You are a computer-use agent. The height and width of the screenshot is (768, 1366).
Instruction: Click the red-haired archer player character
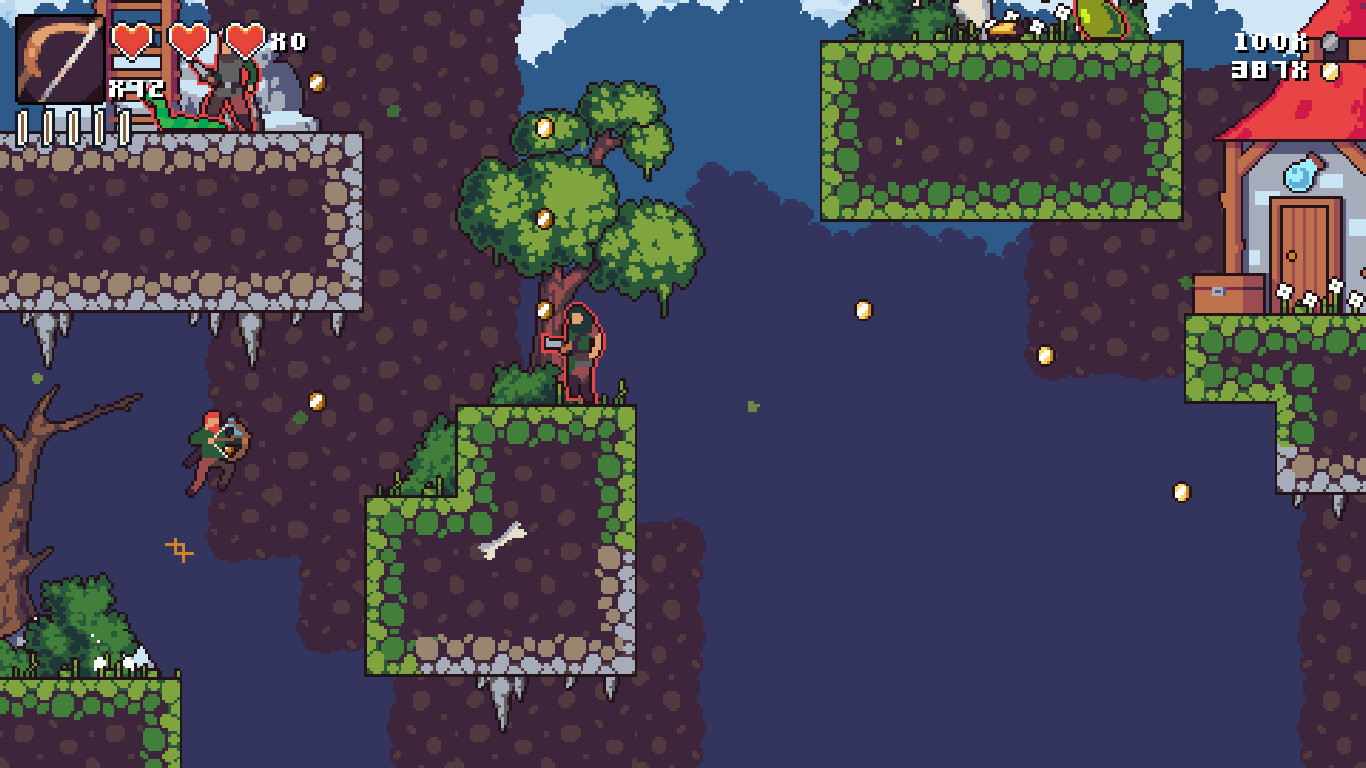[210, 448]
